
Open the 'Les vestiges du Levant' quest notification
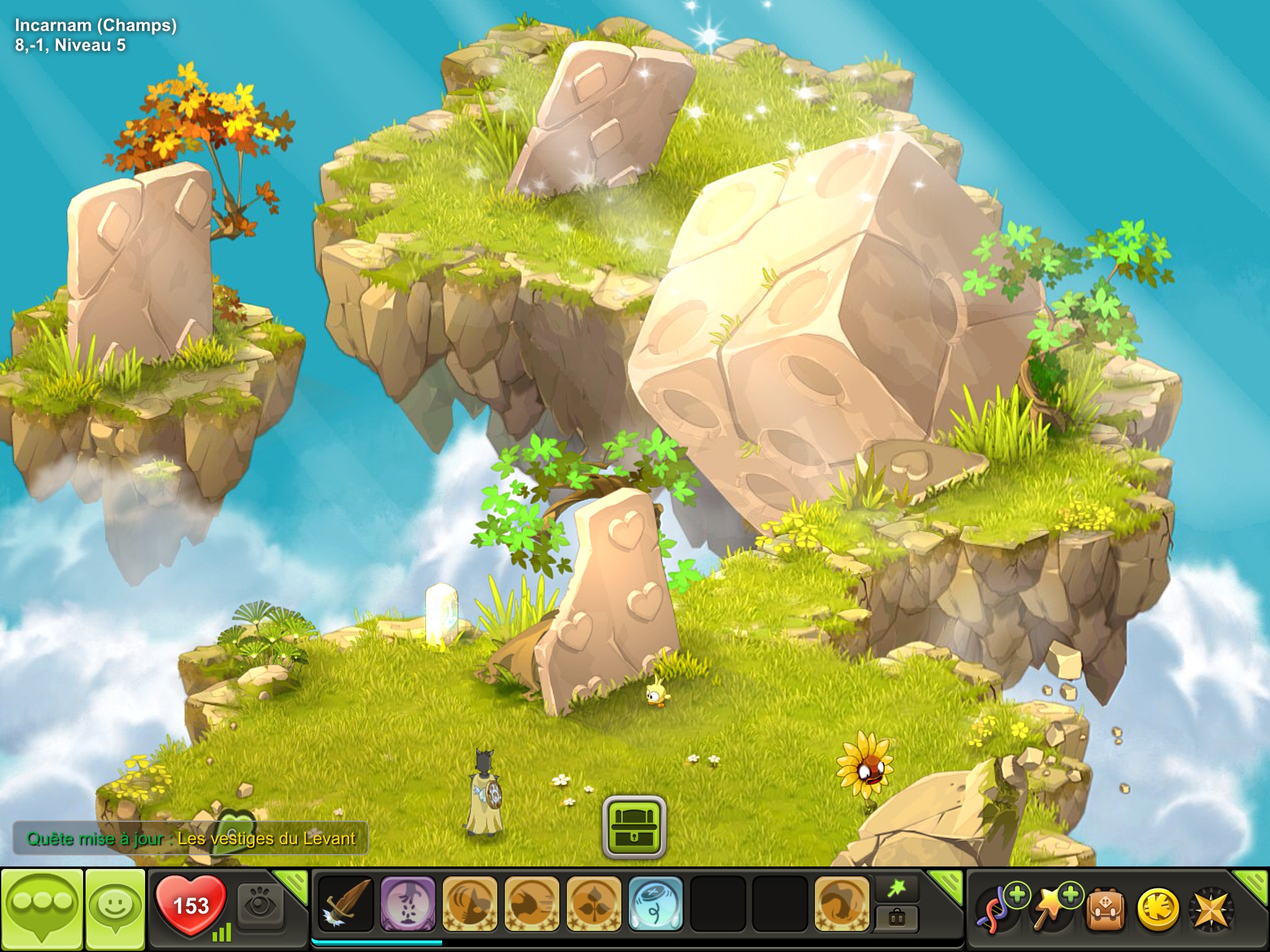(x=190, y=839)
